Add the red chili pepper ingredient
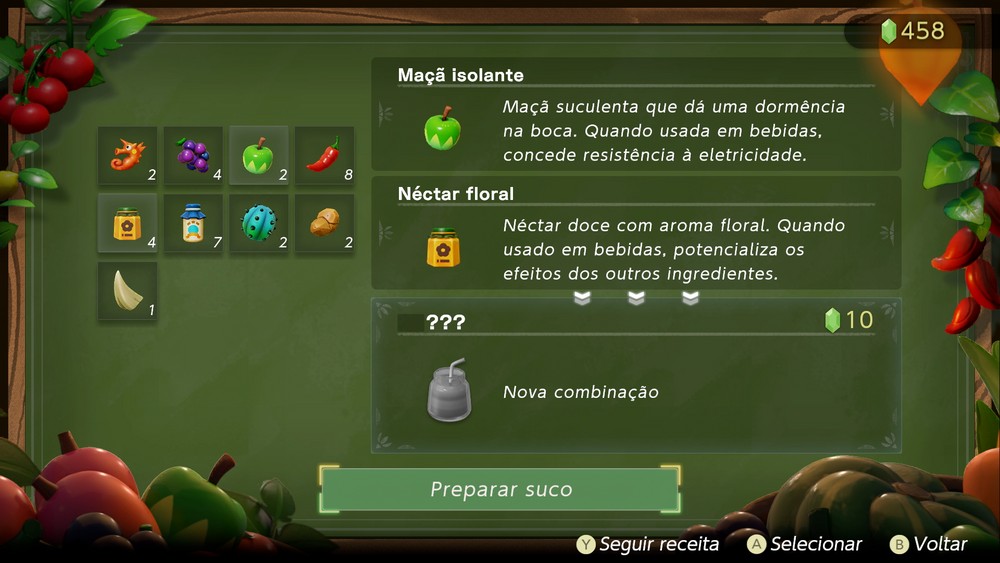 [324, 155]
